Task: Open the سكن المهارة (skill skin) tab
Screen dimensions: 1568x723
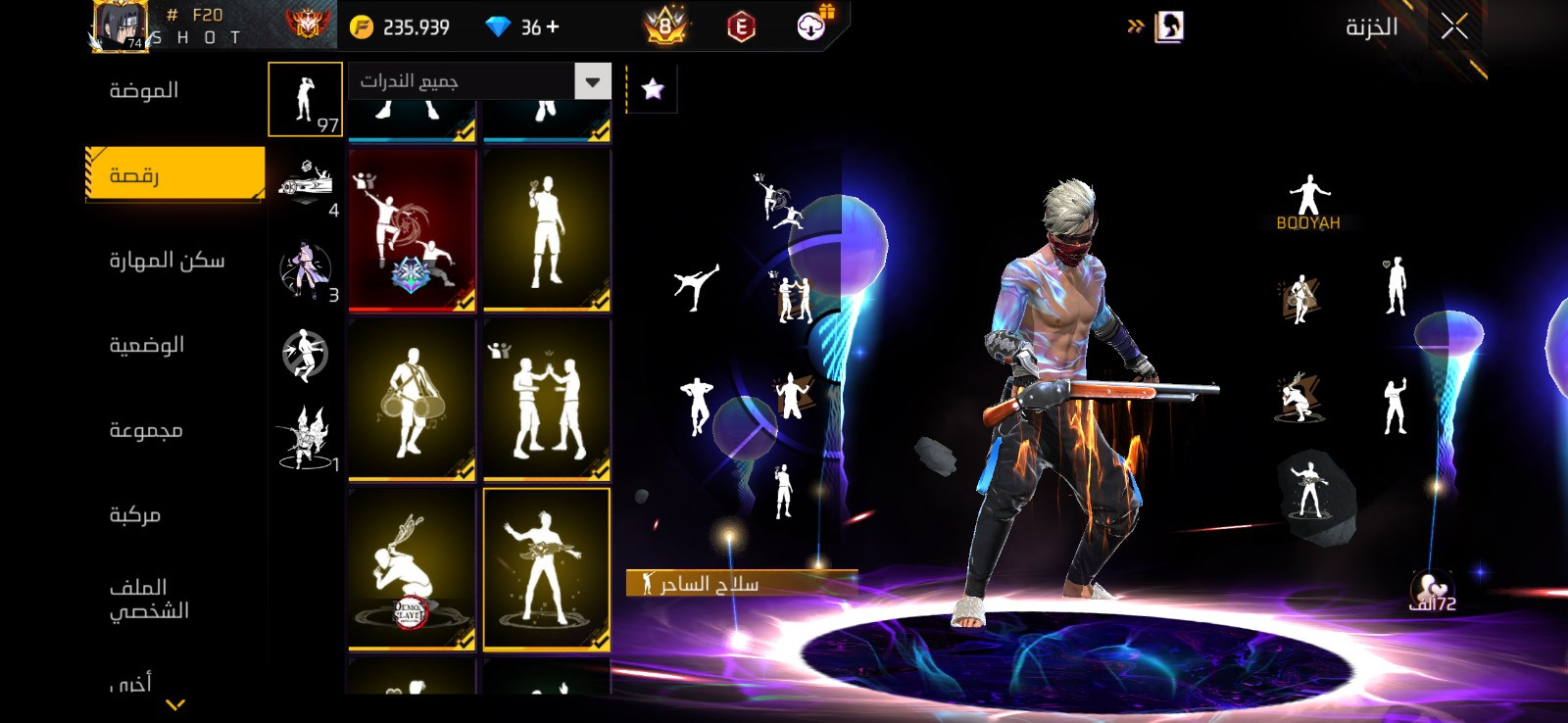Action: [x=167, y=261]
